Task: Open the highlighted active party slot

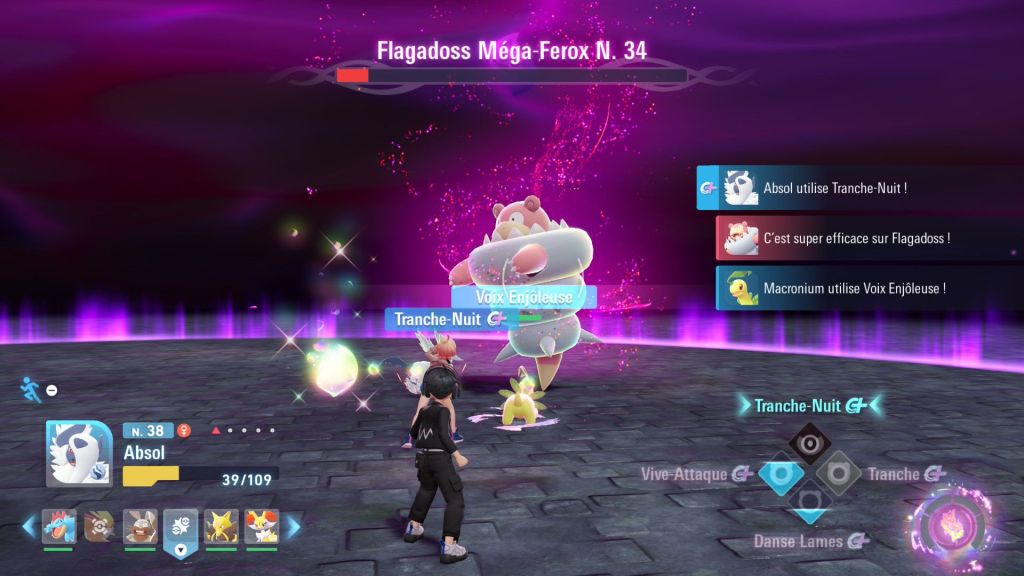Action: (181, 526)
